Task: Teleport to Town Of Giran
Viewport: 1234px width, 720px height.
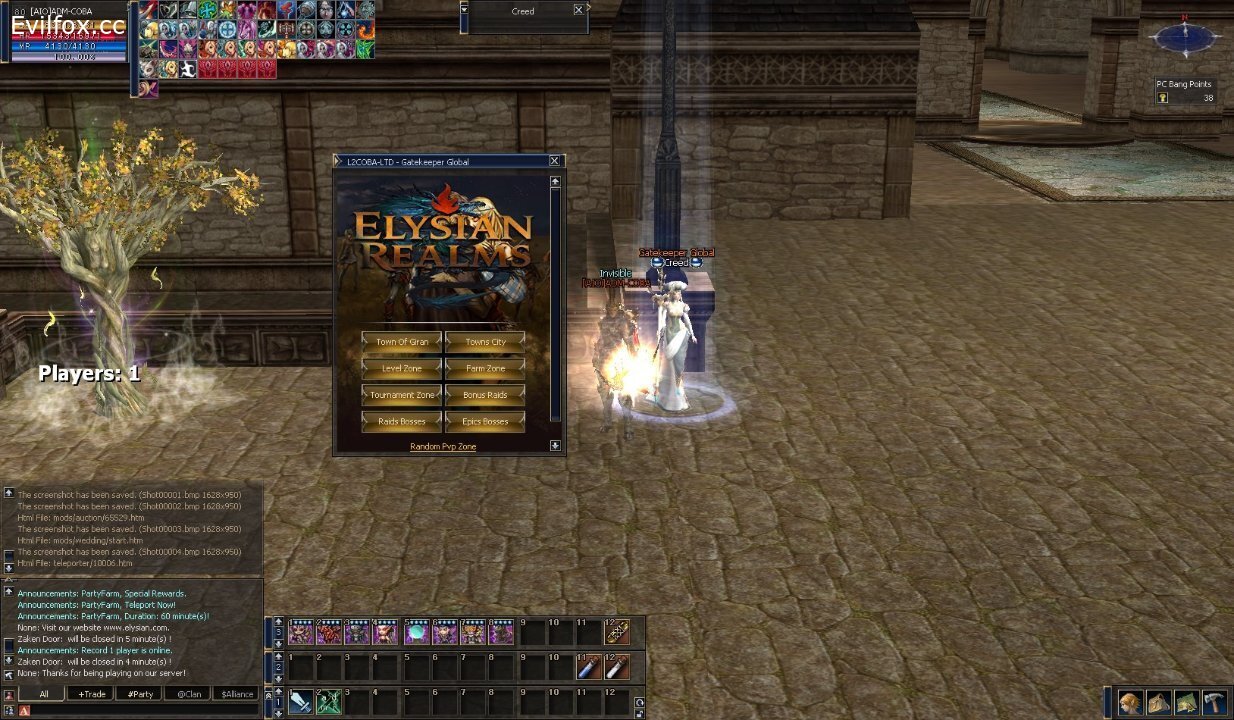Action: 402,342
